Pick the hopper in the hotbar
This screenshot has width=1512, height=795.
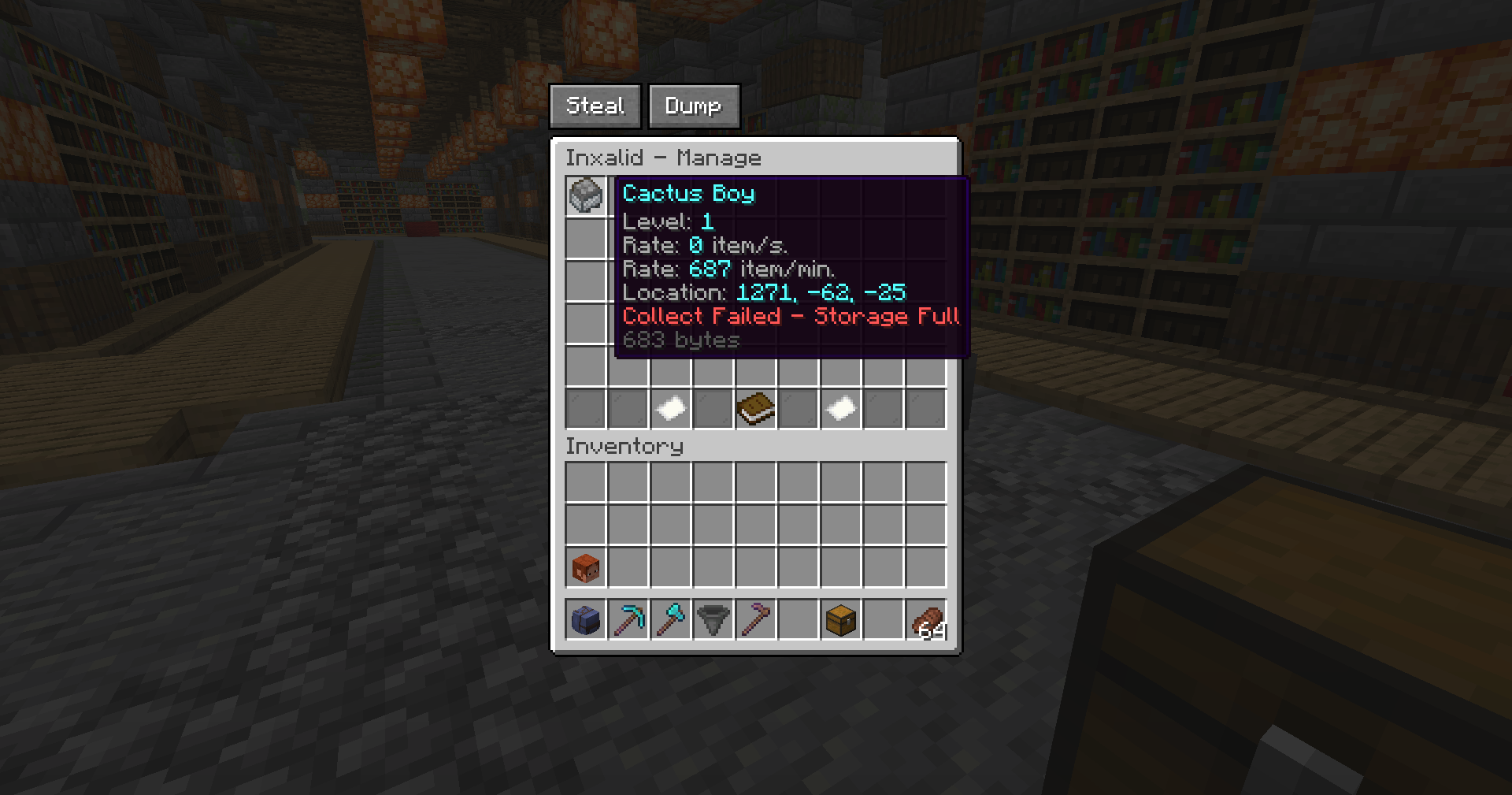click(713, 620)
